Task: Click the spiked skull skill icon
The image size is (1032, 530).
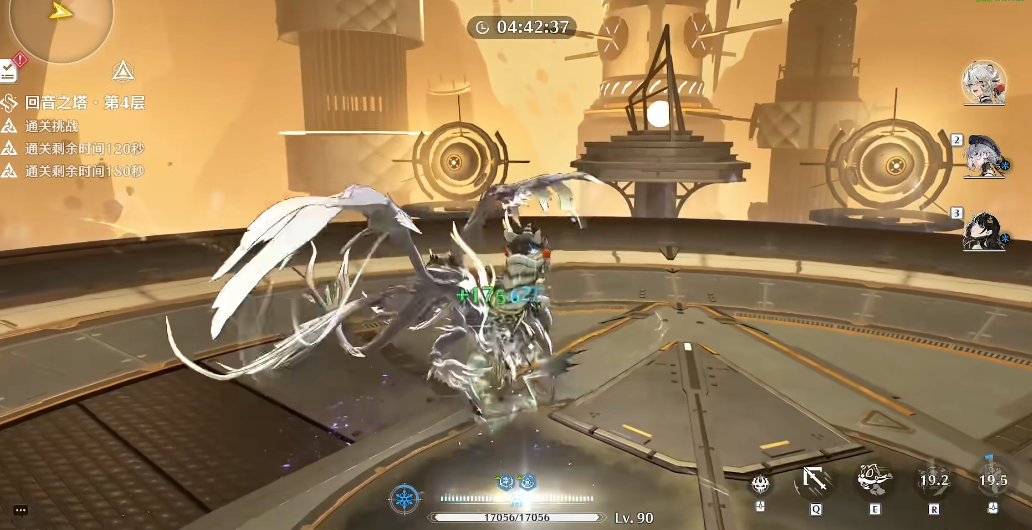Action: point(762,484)
